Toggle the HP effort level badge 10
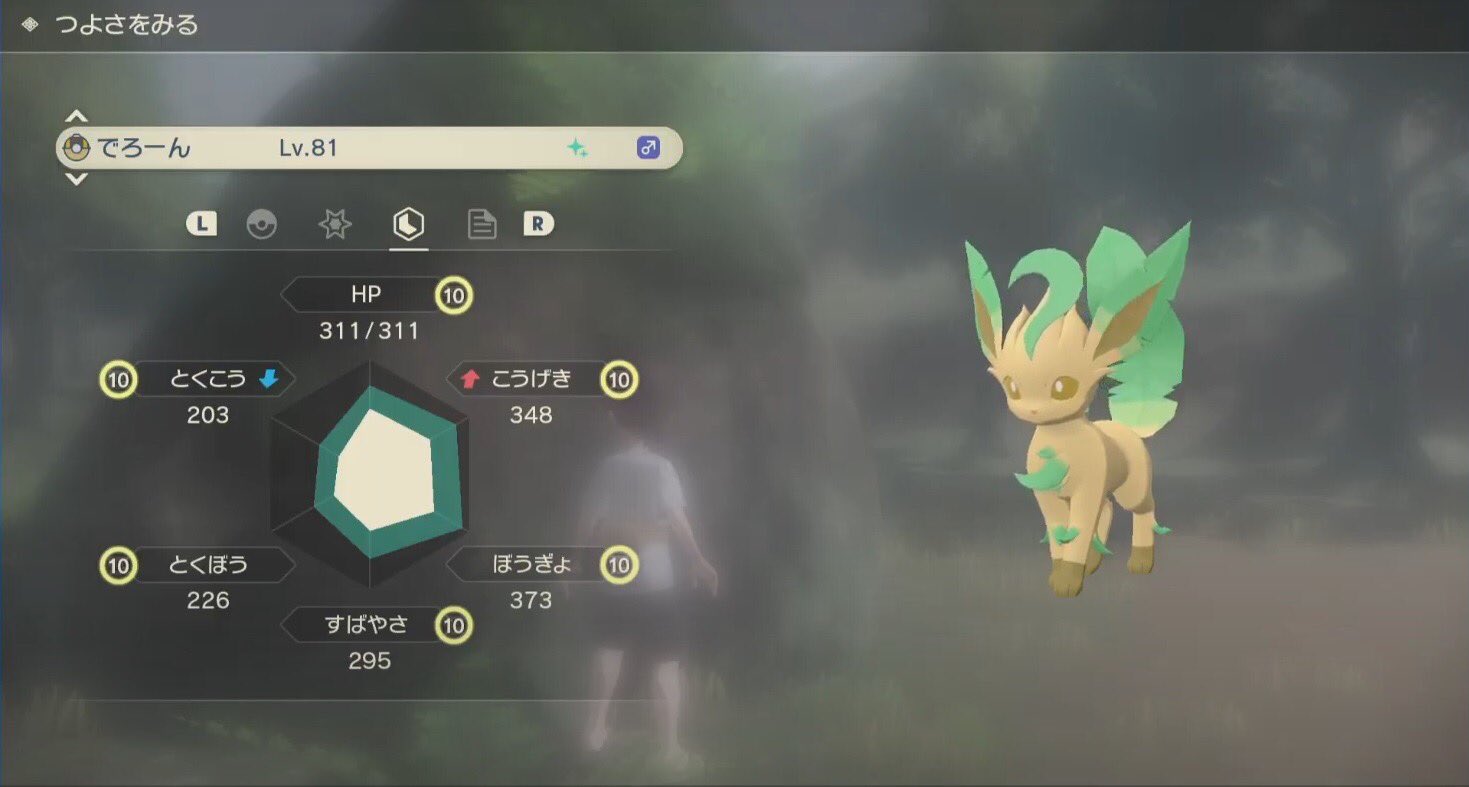This screenshot has width=1469, height=787. point(453,294)
